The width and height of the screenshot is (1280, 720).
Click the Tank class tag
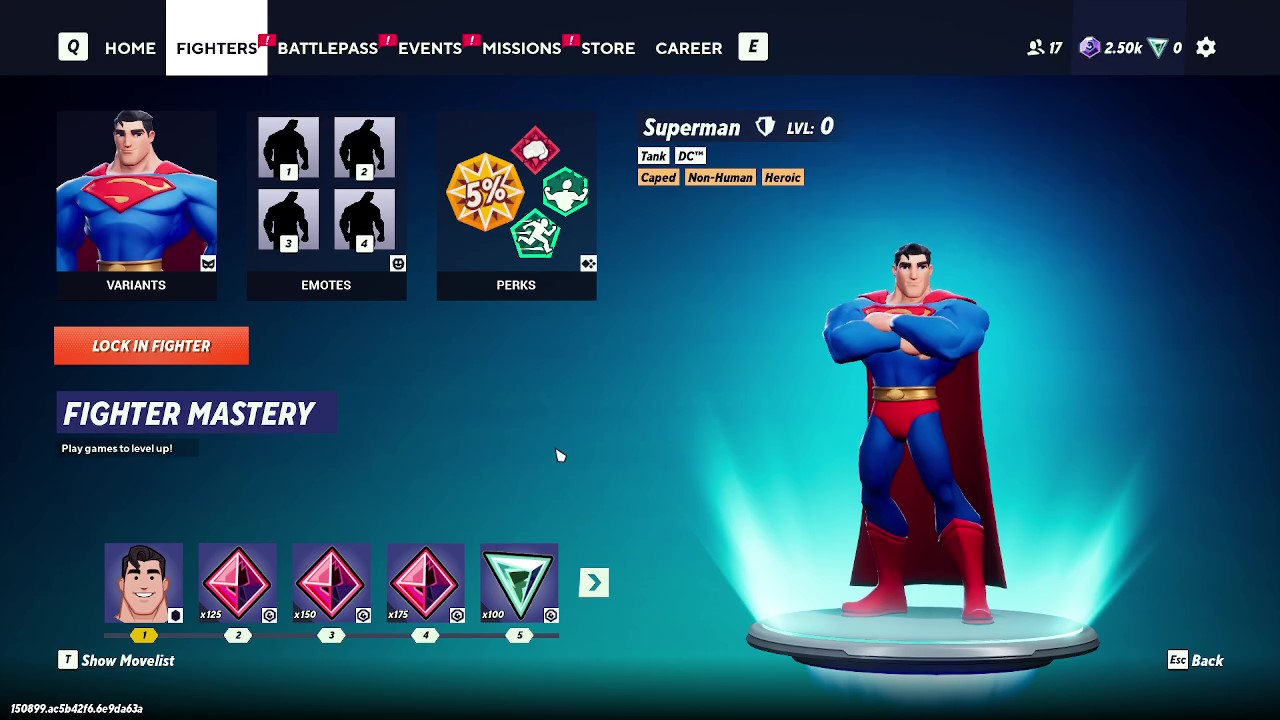click(653, 156)
